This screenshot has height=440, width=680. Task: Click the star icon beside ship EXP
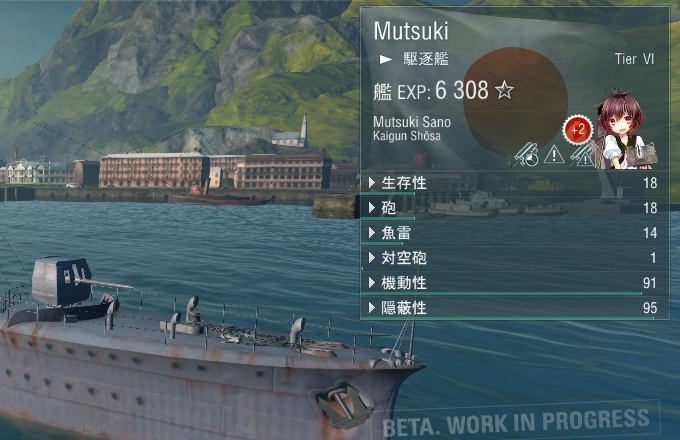[x=505, y=91]
